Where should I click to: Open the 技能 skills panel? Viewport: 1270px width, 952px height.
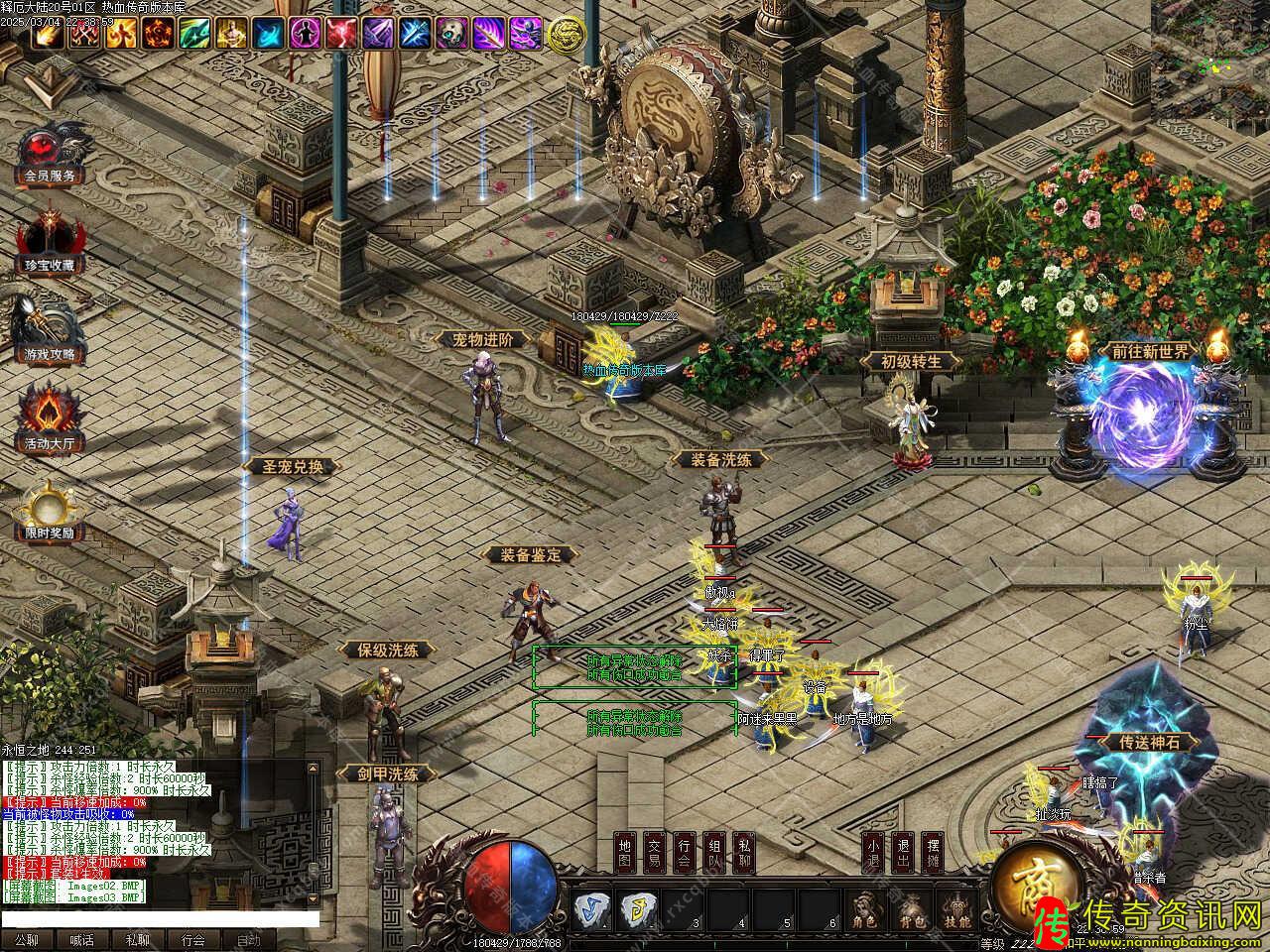click(x=955, y=908)
